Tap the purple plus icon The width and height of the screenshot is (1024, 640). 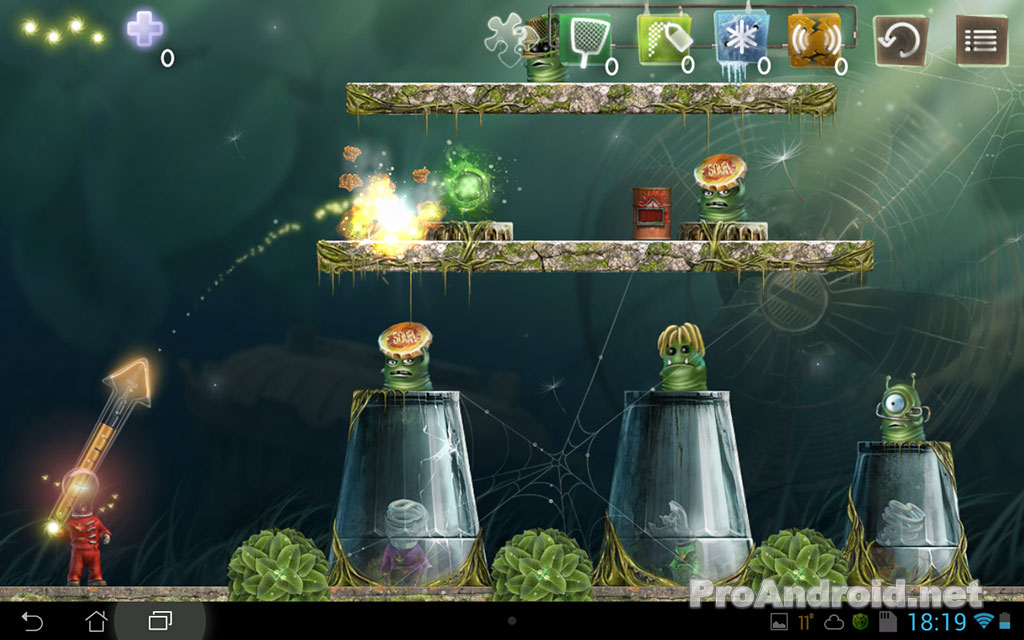click(144, 28)
